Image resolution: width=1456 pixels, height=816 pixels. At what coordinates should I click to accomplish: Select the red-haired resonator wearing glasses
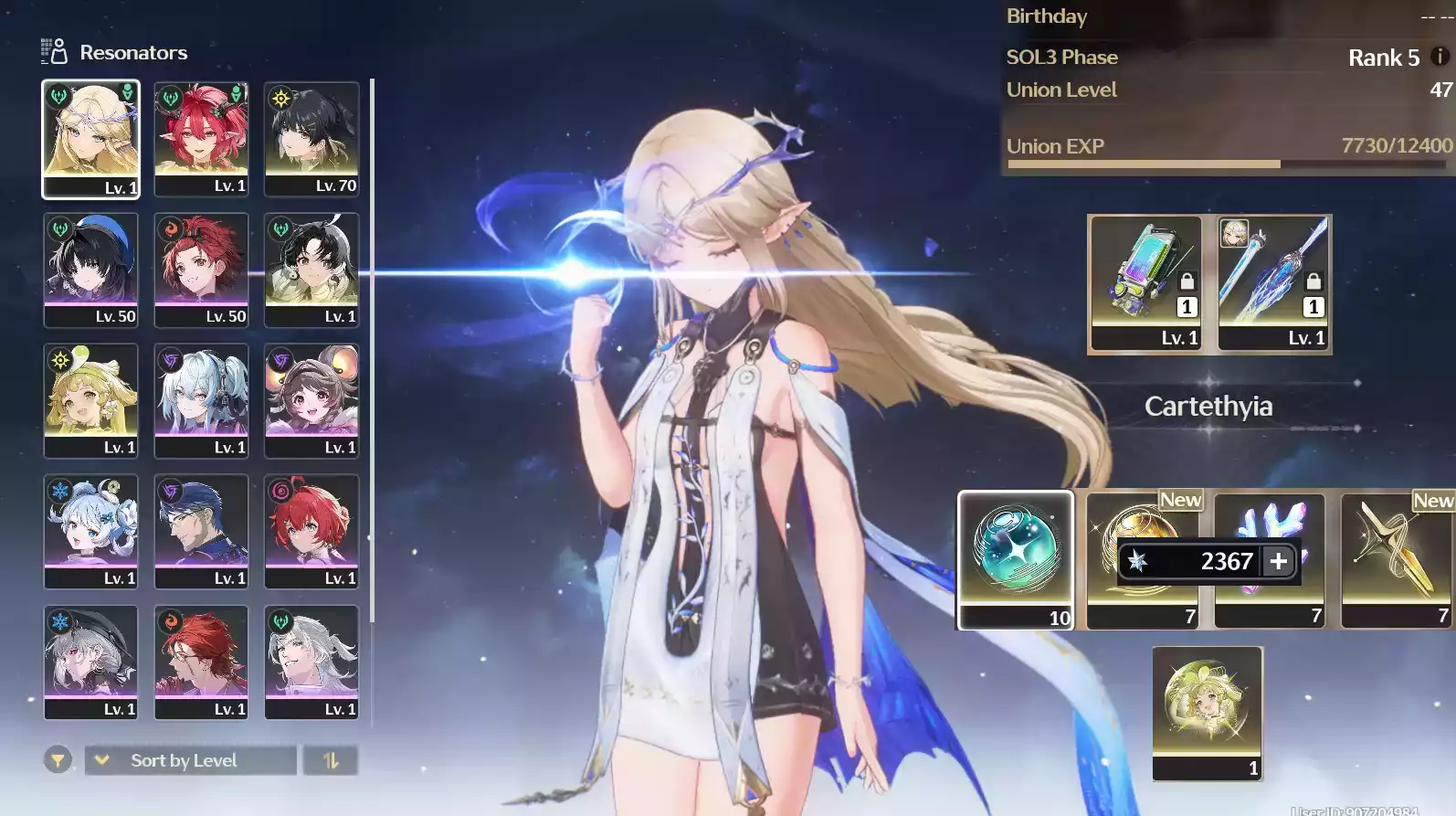tap(201, 662)
